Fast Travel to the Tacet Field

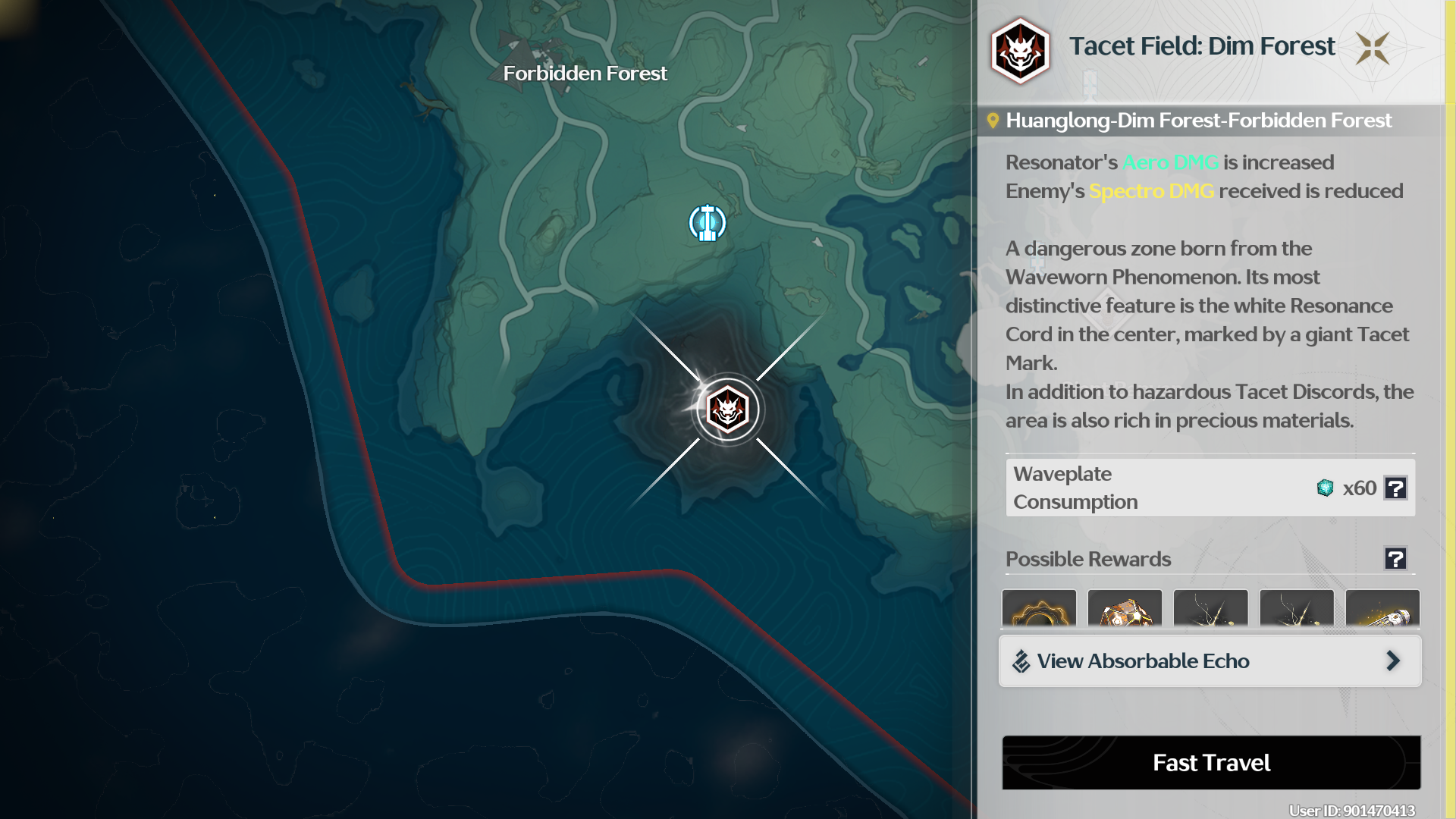(1211, 762)
